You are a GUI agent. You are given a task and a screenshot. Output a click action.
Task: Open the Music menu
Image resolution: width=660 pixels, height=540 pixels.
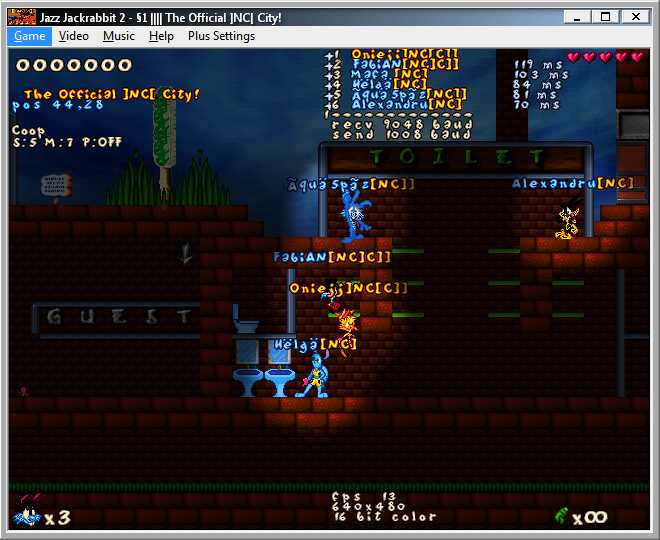(x=119, y=36)
